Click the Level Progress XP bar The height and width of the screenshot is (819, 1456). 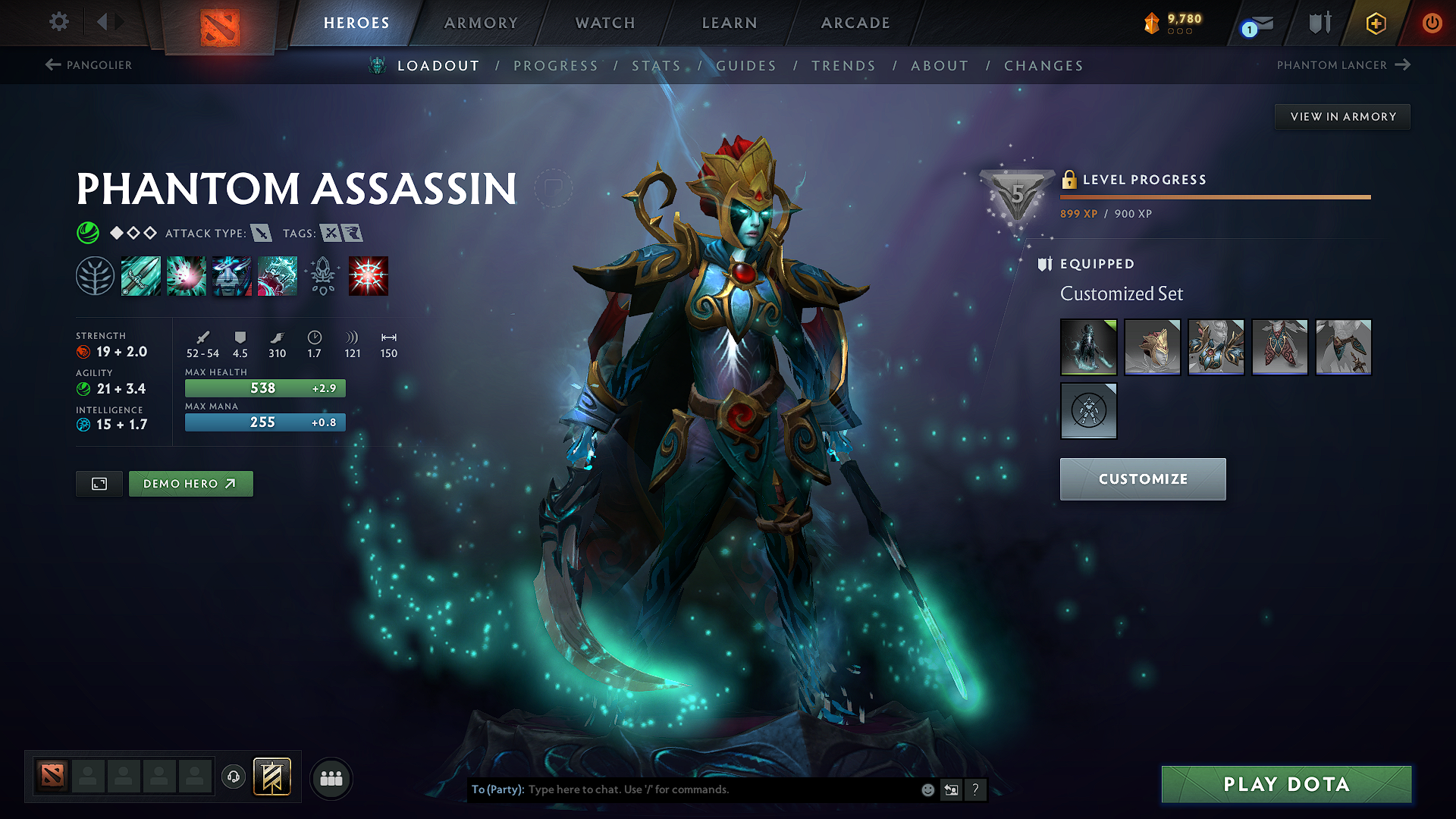tap(1213, 196)
